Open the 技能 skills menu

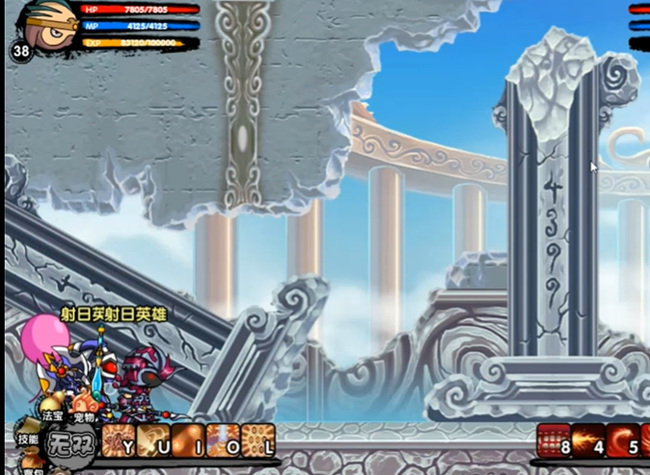point(27,439)
